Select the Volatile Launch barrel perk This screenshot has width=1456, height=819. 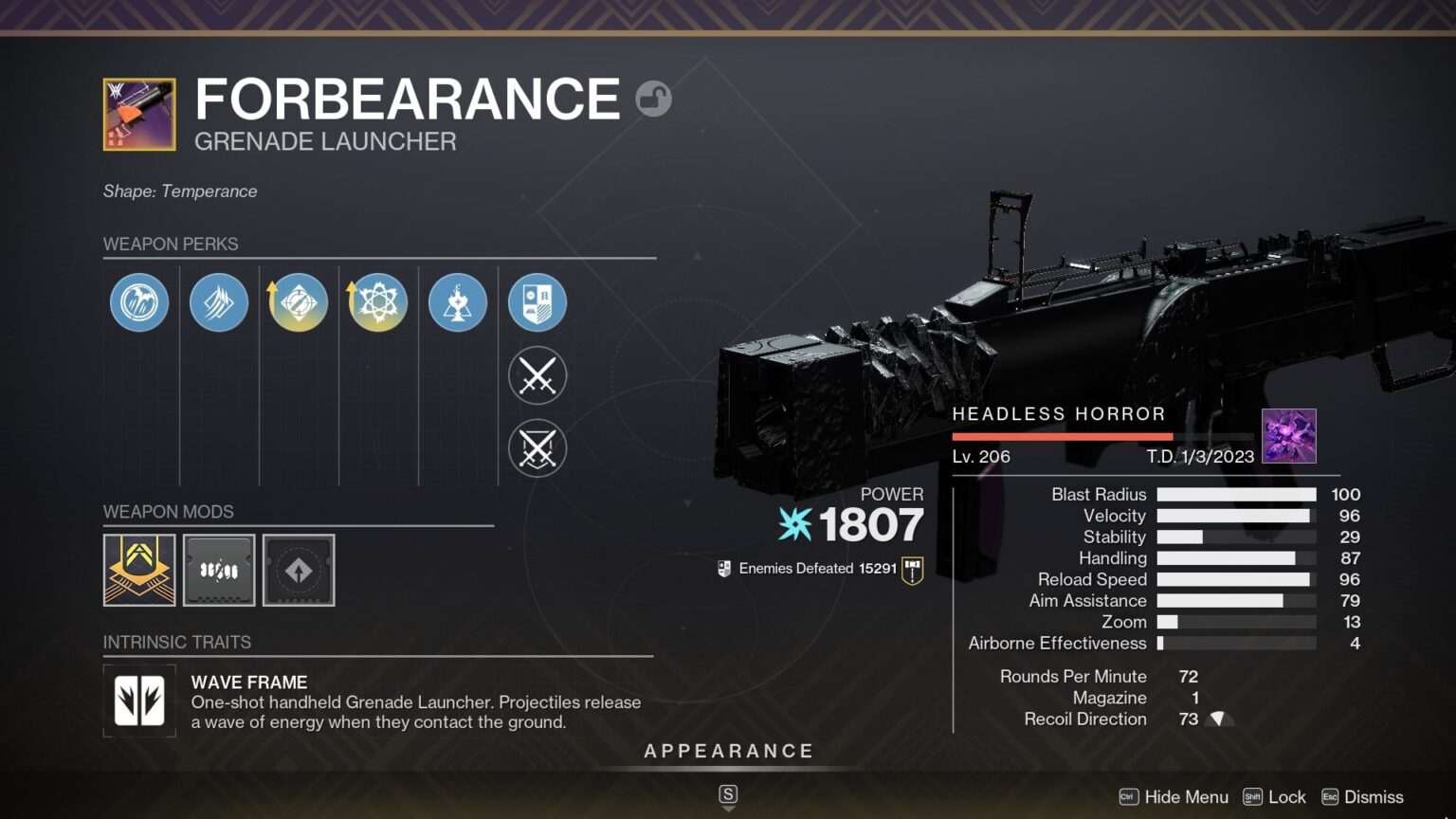click(138, 301)
